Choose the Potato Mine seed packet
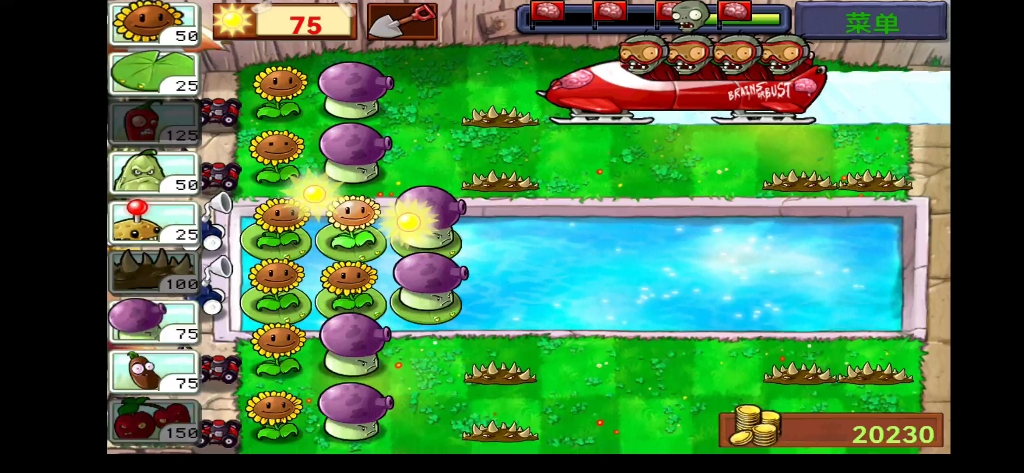 155,221
